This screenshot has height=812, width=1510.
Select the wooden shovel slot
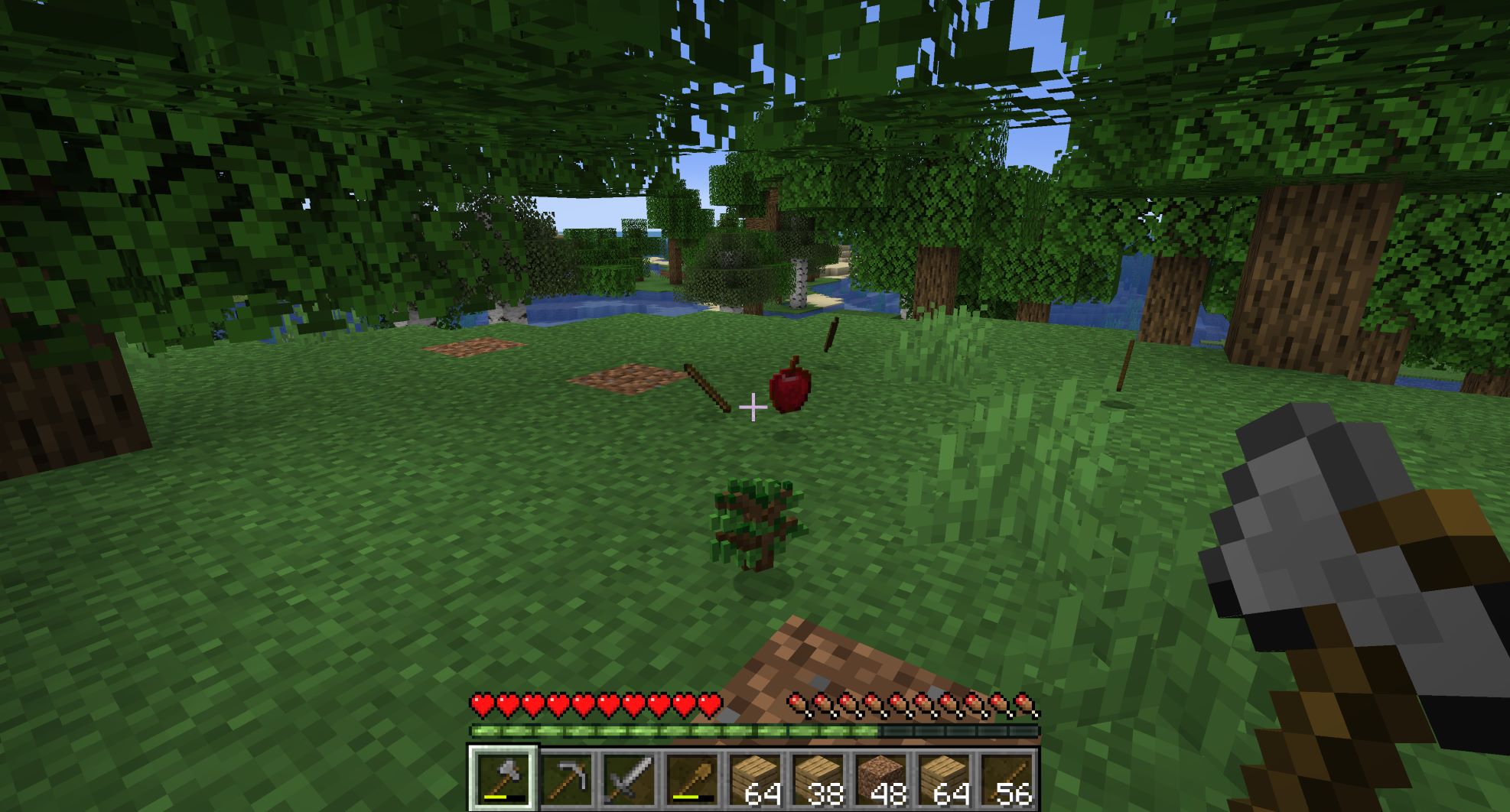click(692, 779)
